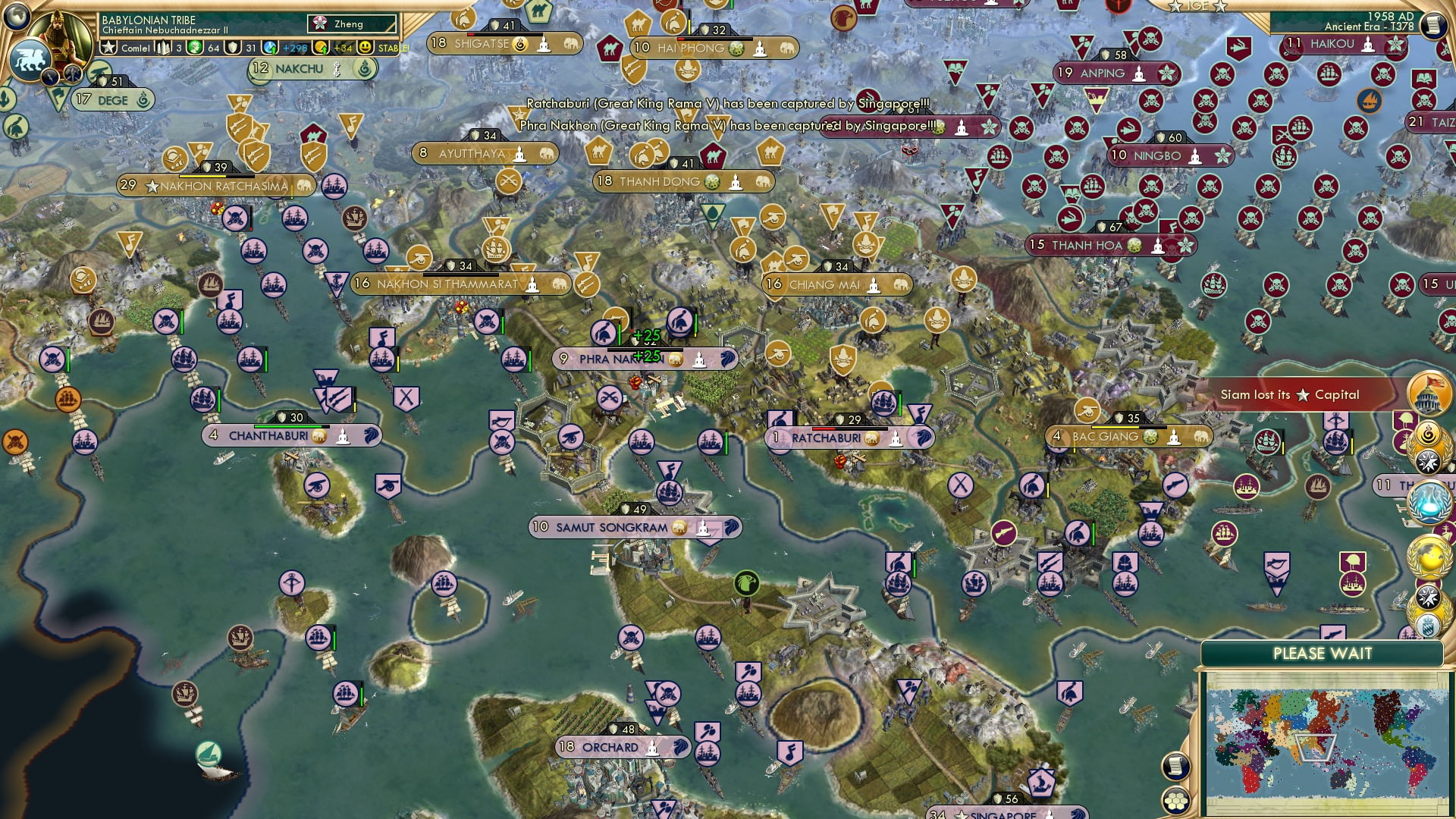Viewport: 1456px width, 819px height.
Task: Click the Zheng civilization dropdown
Action: click(x=353, y=24)
